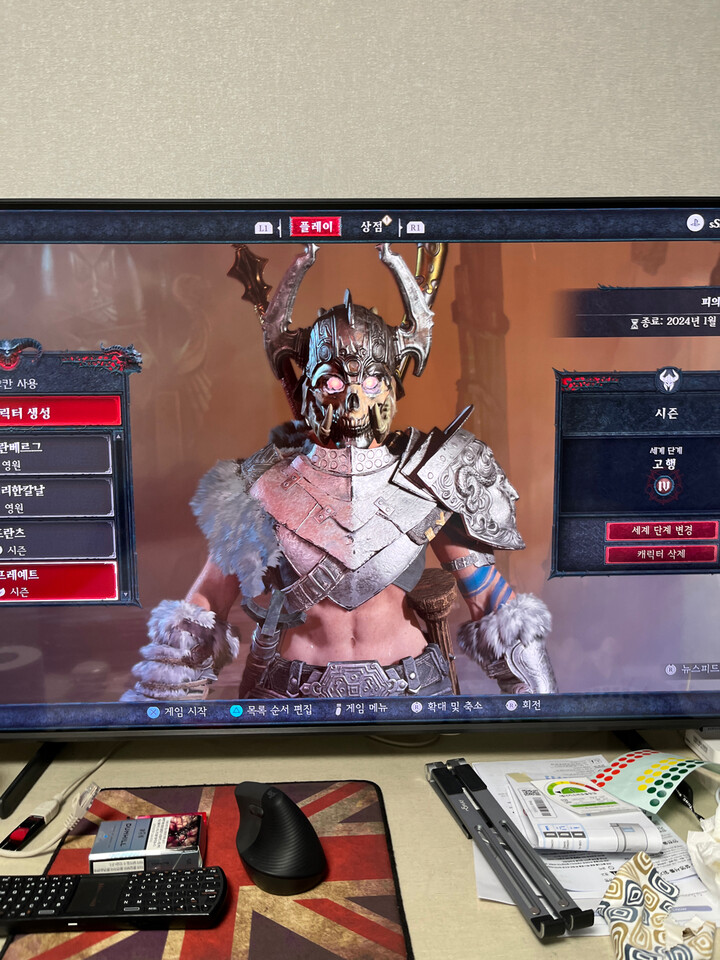Click the character list's down scroll arrow
The height and width of the screenshot is (960, 720).
pos(127,594)
